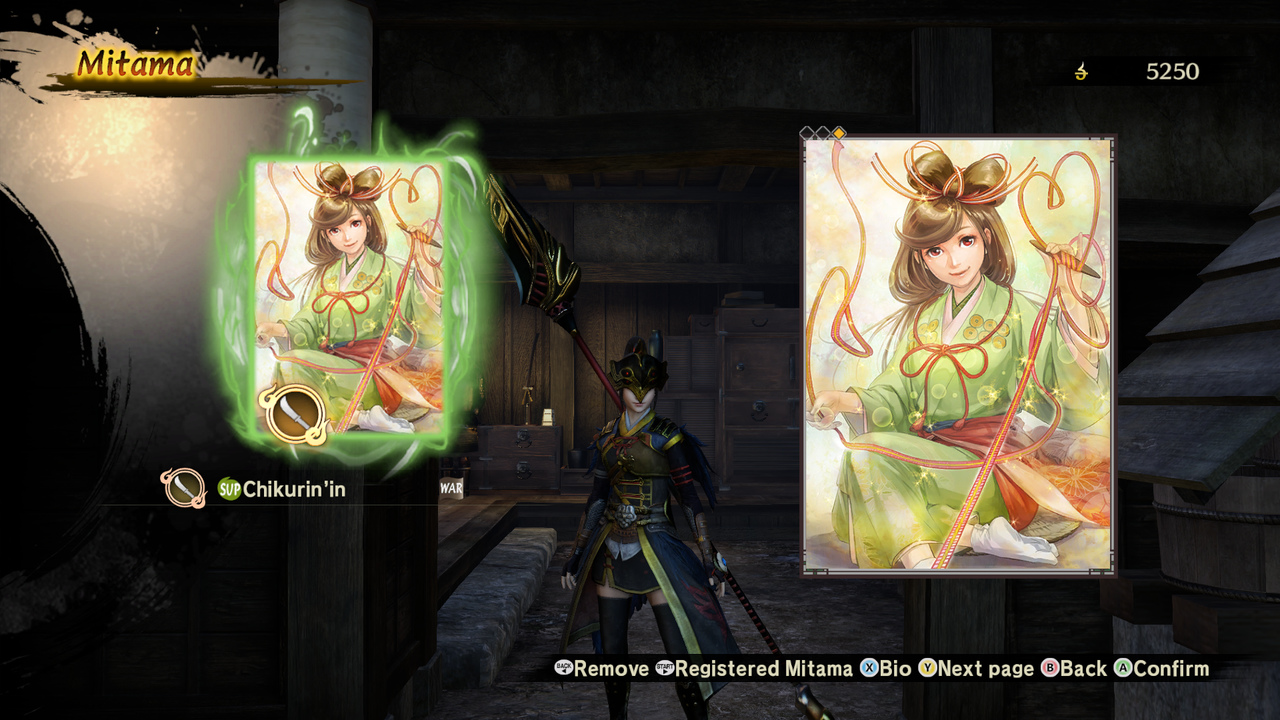Screen dimensions: 1280x720
Task: Click the Y button icon for Next page
Action: 928,668
